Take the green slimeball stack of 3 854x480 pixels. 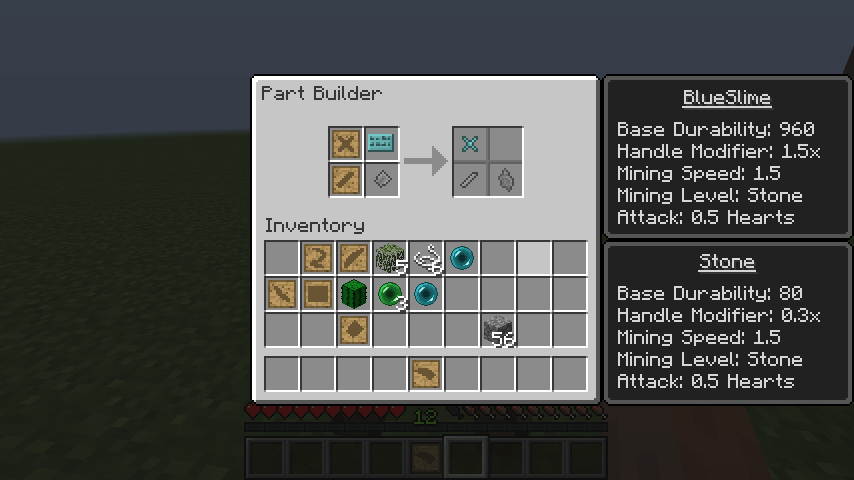tap(390, 294)
